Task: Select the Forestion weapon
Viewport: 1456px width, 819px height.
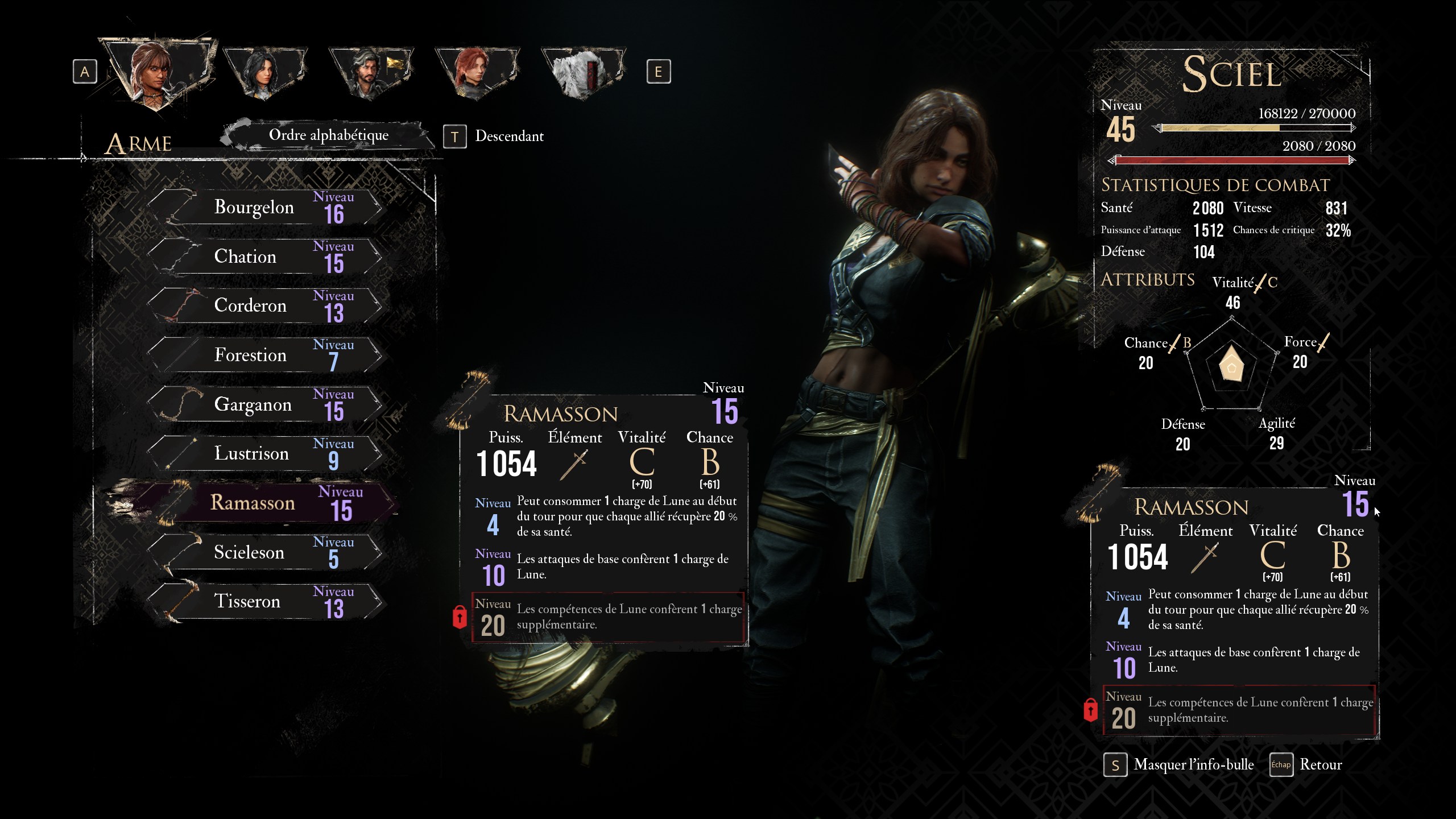Action: [264, 355]
